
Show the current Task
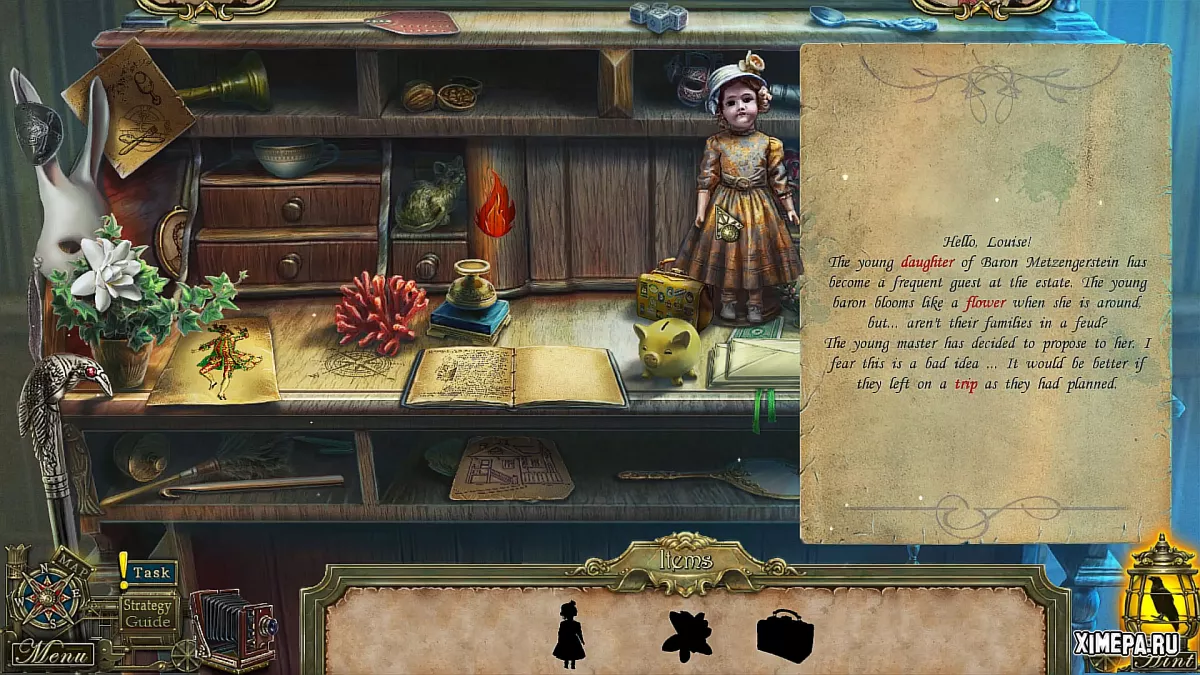(151, 573)
